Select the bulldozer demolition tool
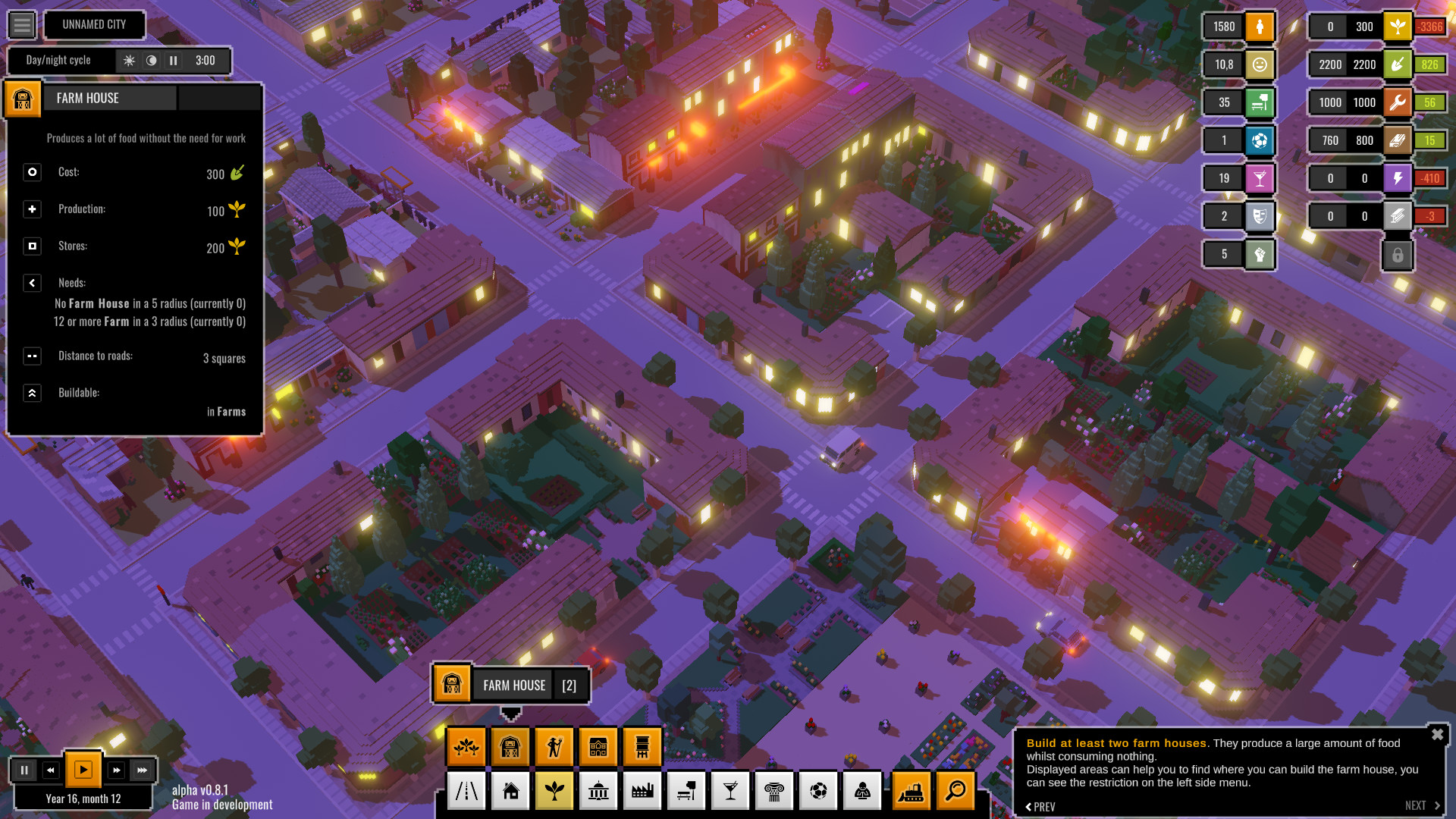1456x819 pixels. 912,790
